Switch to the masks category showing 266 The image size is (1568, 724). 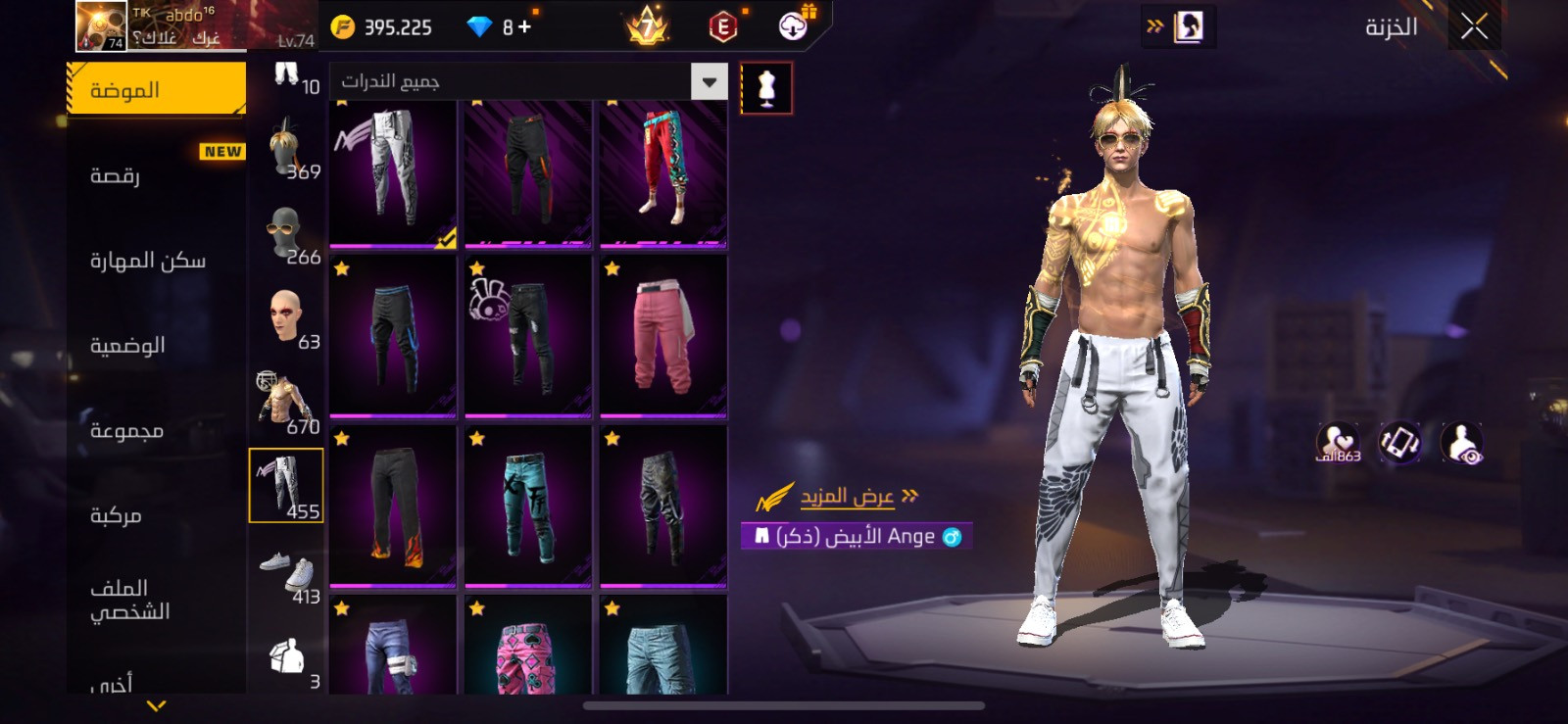pos(286,235)
